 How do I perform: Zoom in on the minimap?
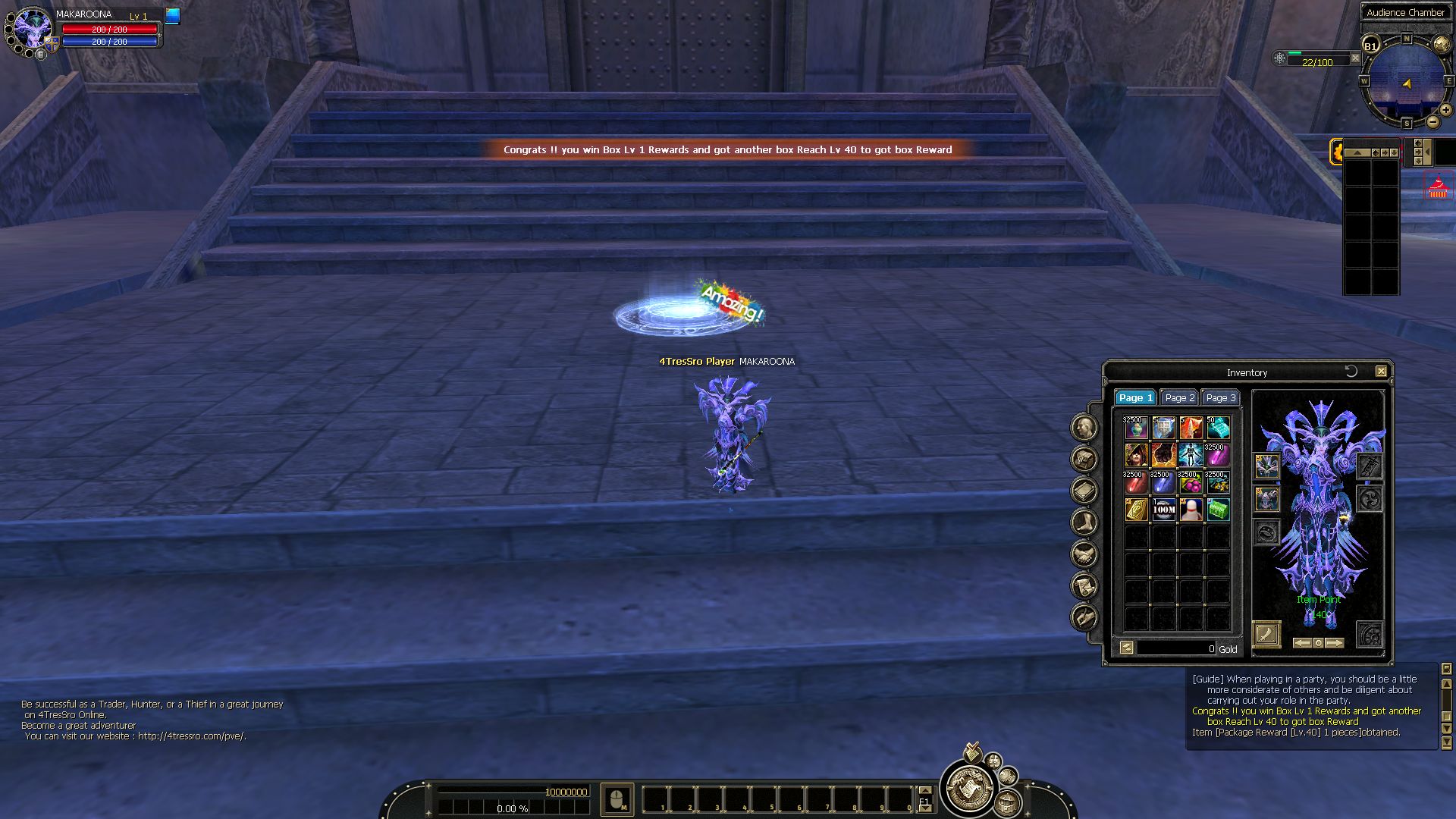coord(1445,110)
